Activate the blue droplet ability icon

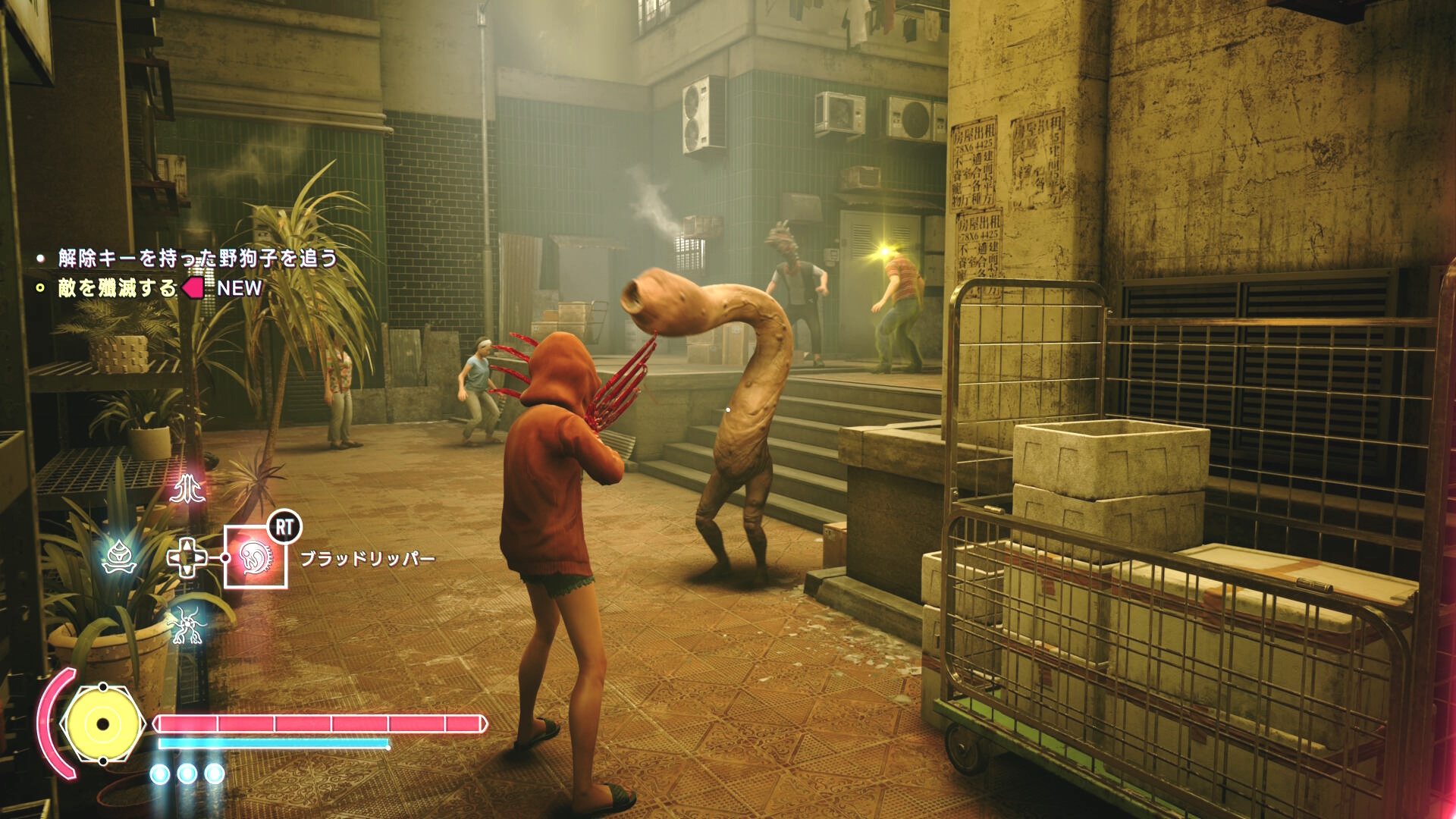119,559
